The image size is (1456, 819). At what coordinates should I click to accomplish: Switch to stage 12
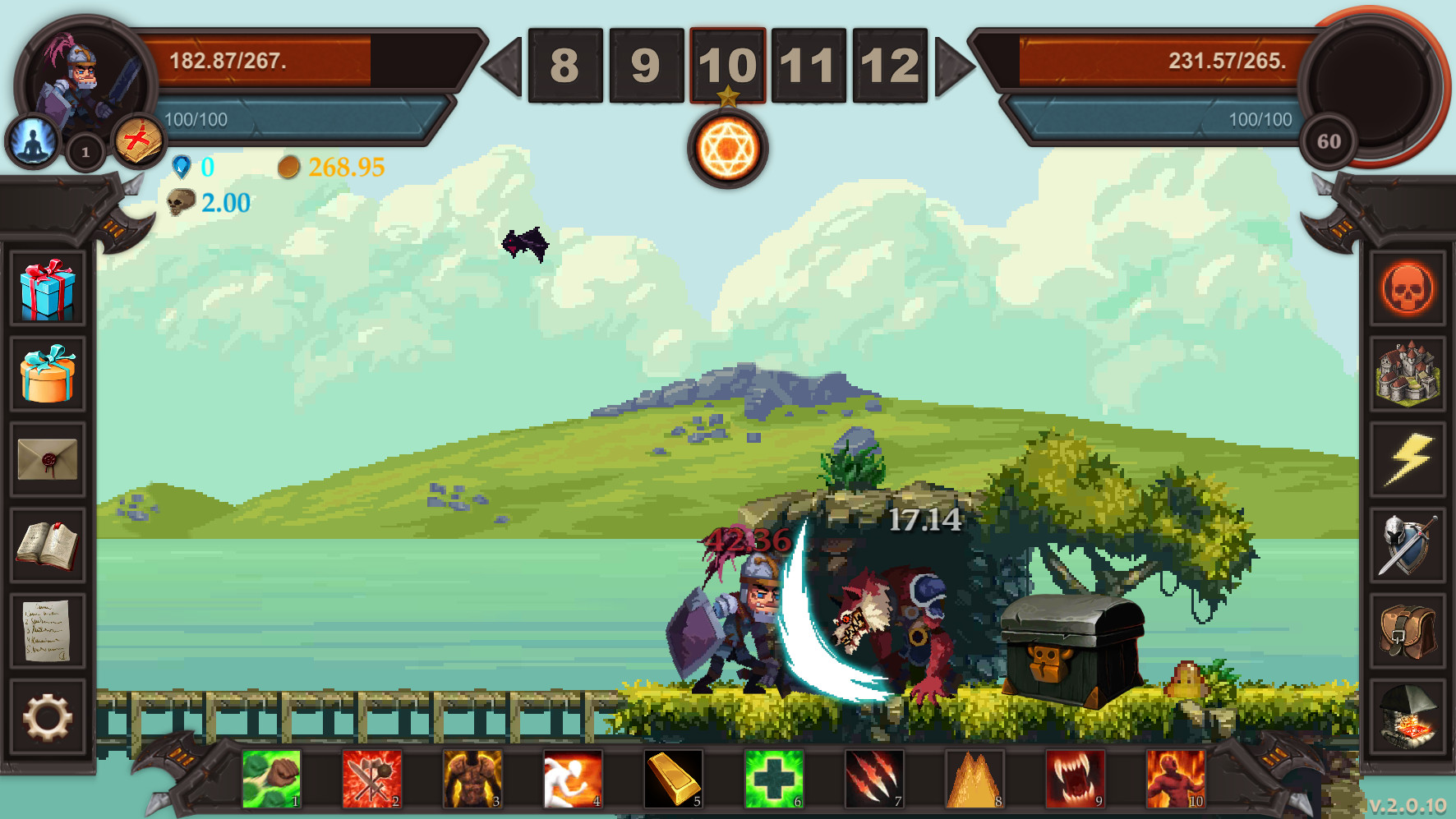tap(890, 66)
